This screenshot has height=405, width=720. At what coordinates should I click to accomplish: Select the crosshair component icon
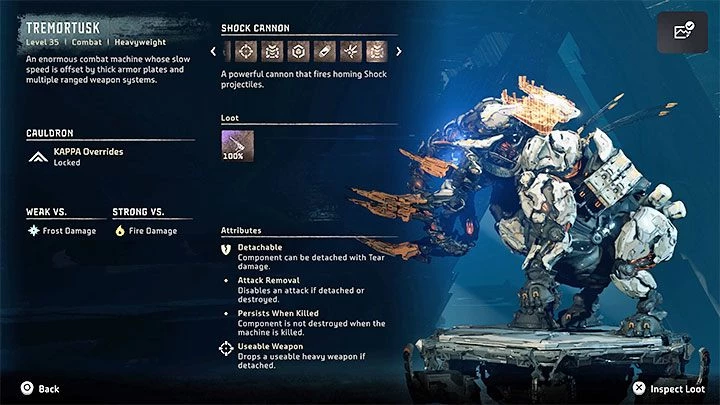(x=244, y=52)
